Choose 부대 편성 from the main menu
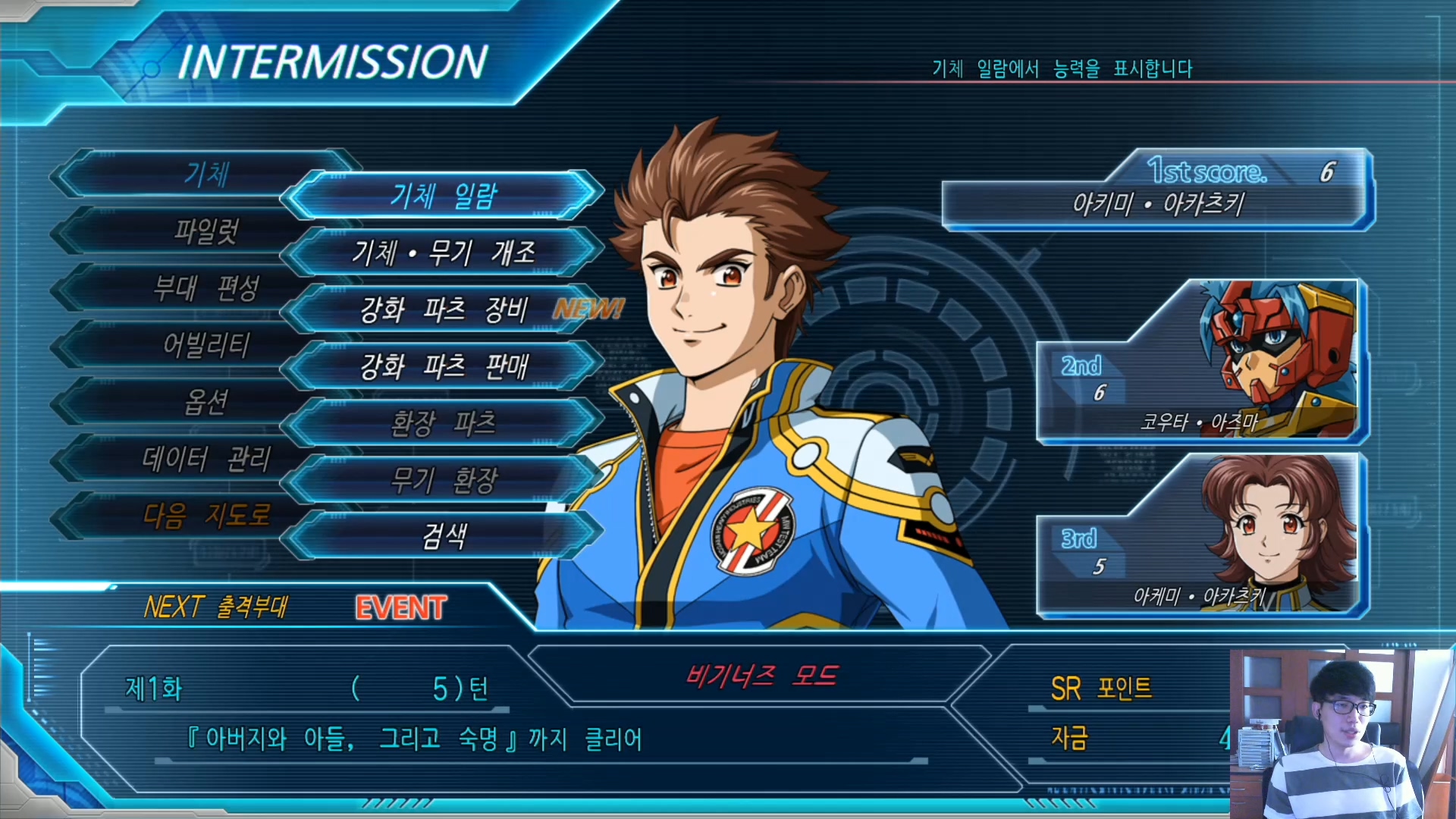Image resolution: width=1456 pixels, height=819 pixels. 206,288
